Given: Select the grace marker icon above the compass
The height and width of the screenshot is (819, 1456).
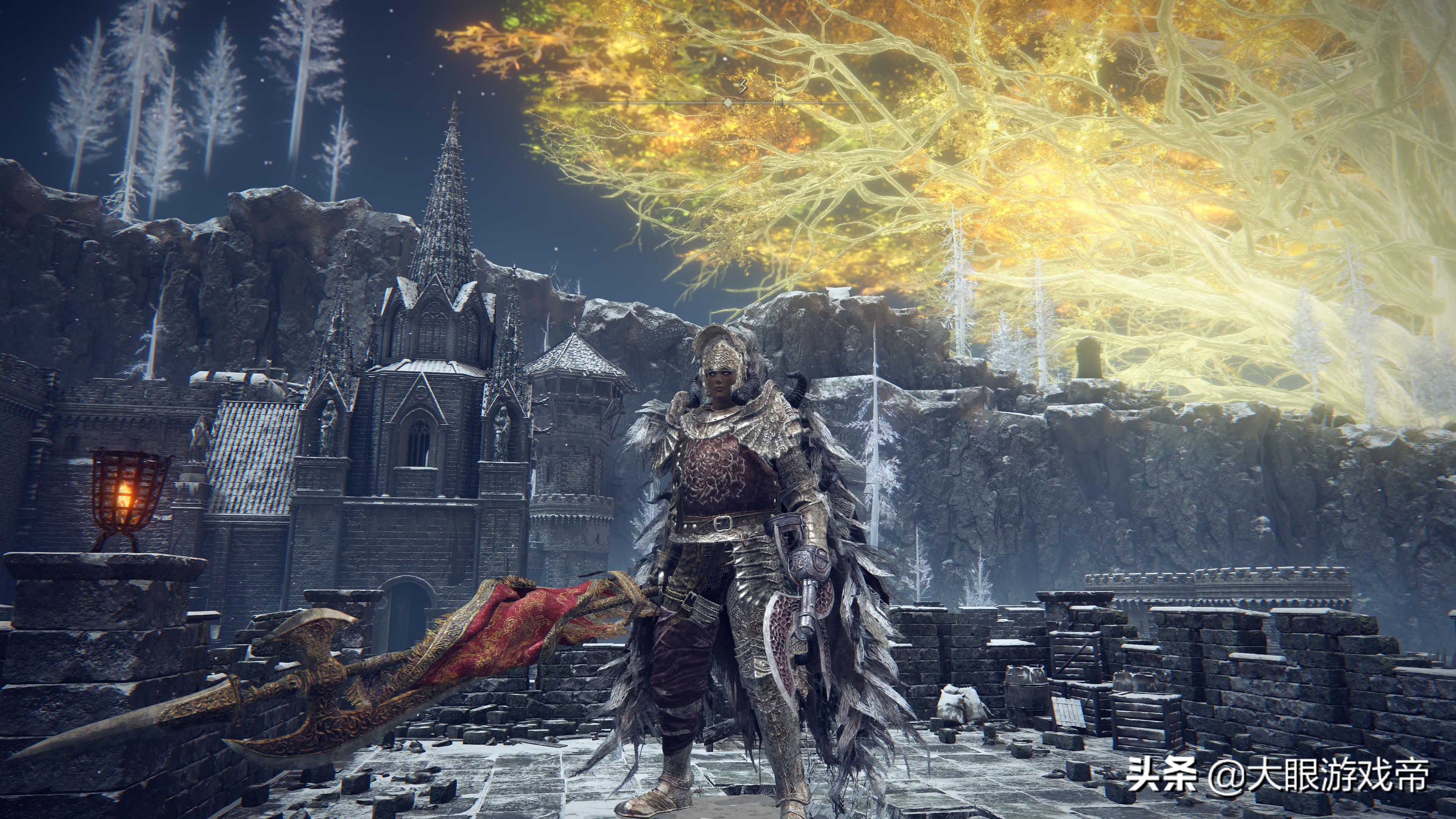Looking at the screenshot, I should click(x=743, y=86).
